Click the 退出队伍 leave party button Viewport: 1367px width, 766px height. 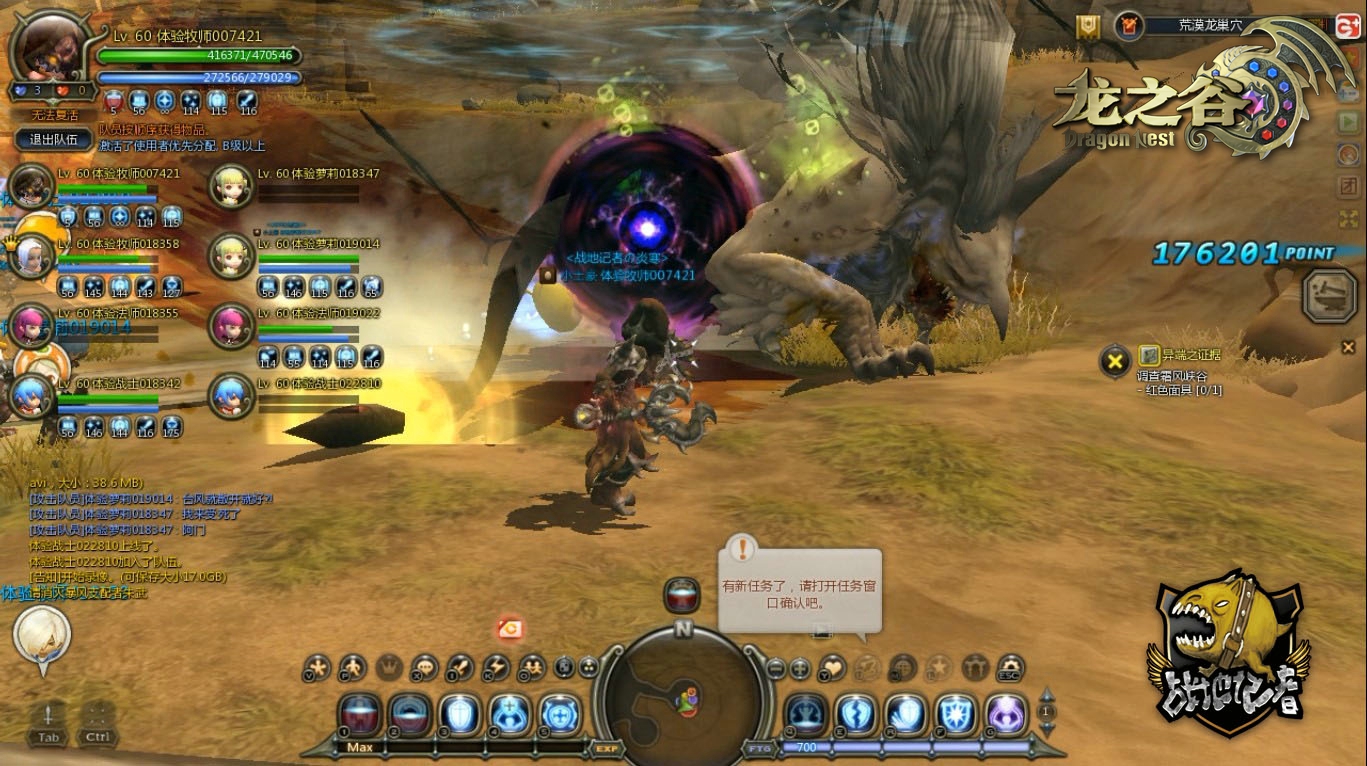point(54,140)
